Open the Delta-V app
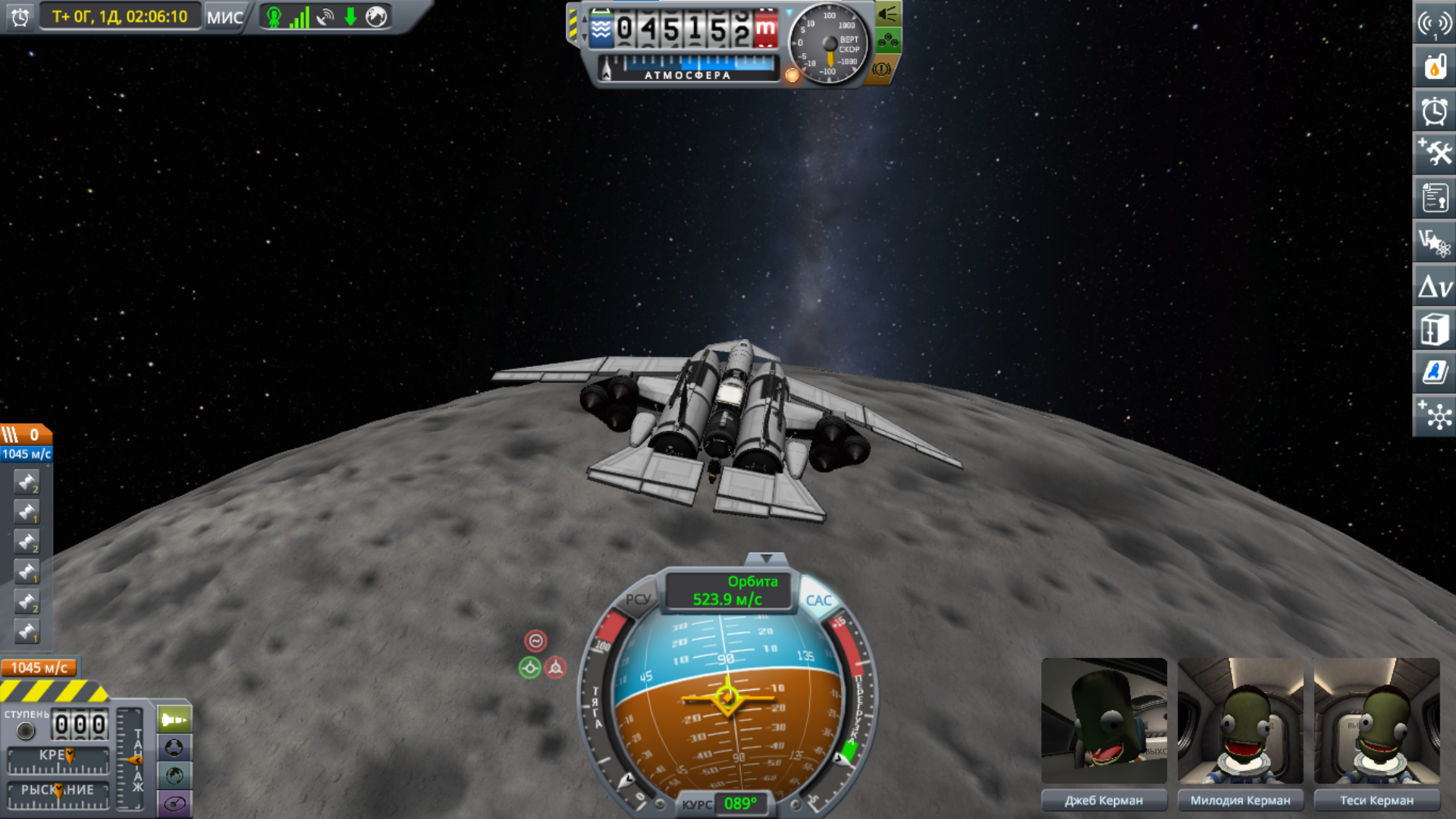This screenshot has height=819, width=1456. pos(1433,287)
